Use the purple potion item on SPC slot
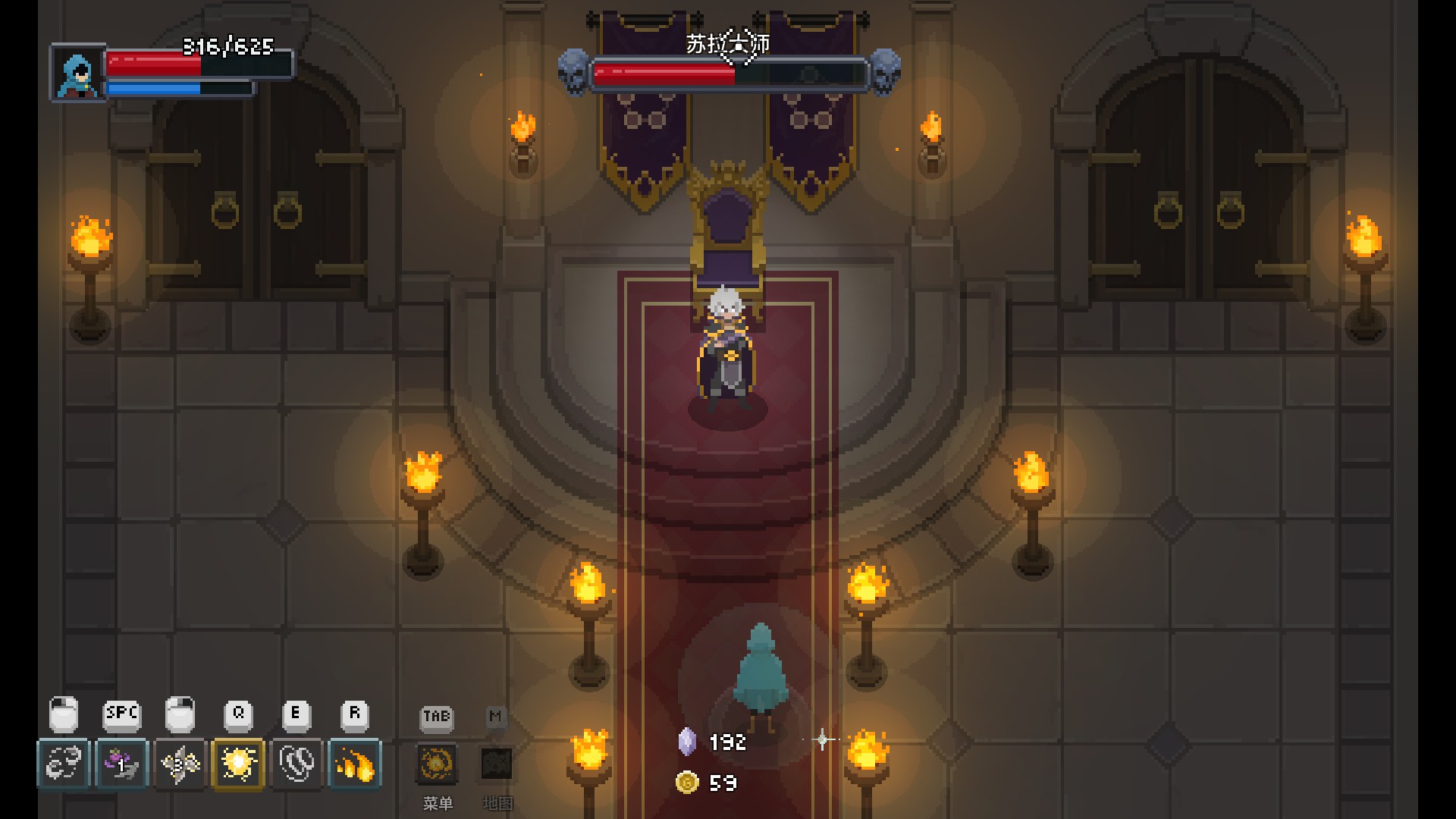This screenshot has width=1456, height=819. [x=121, y=764]
